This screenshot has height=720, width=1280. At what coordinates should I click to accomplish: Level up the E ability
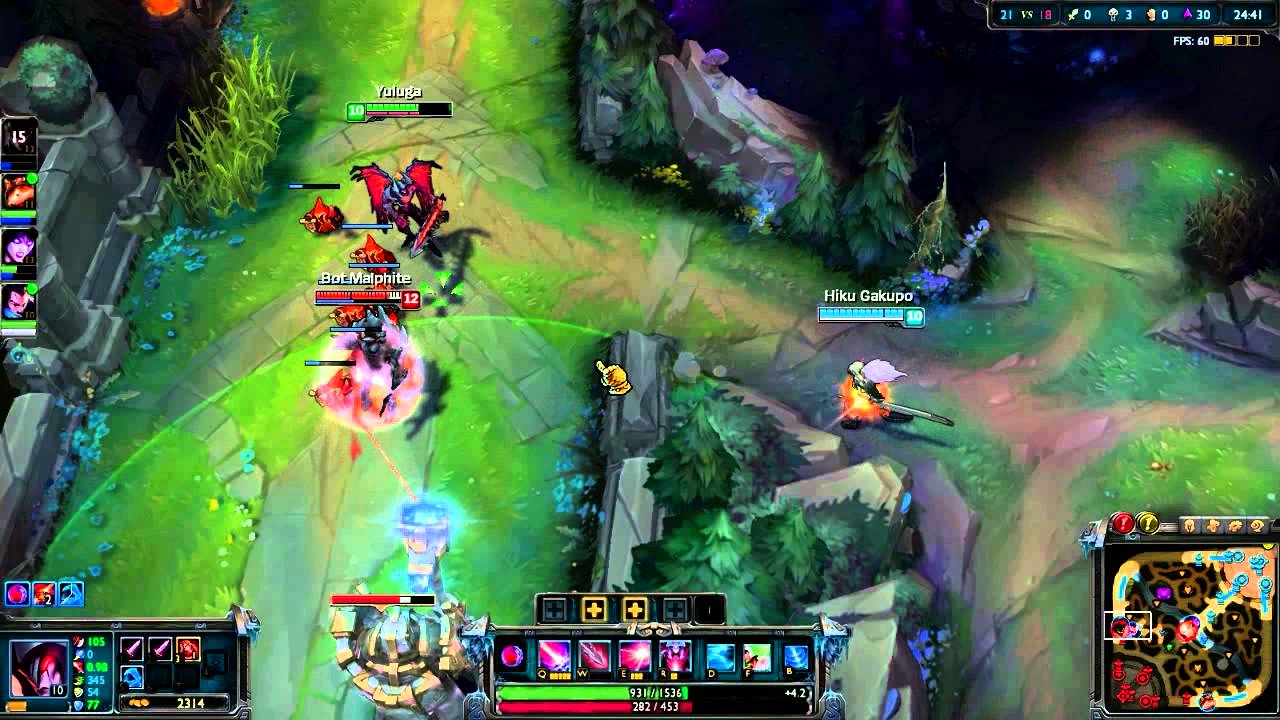click(634, 609)
